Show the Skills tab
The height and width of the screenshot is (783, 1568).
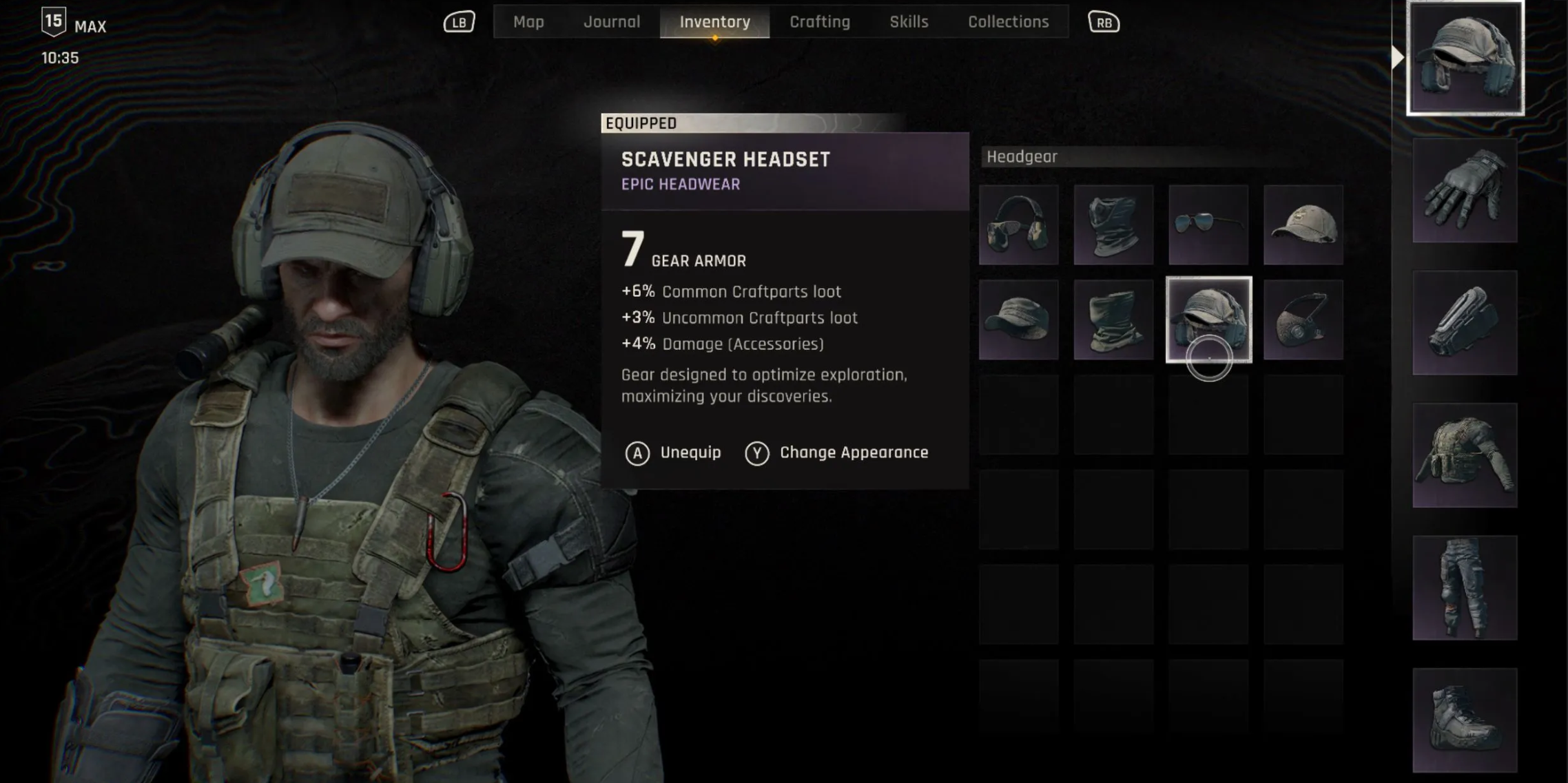coord(909,22)
